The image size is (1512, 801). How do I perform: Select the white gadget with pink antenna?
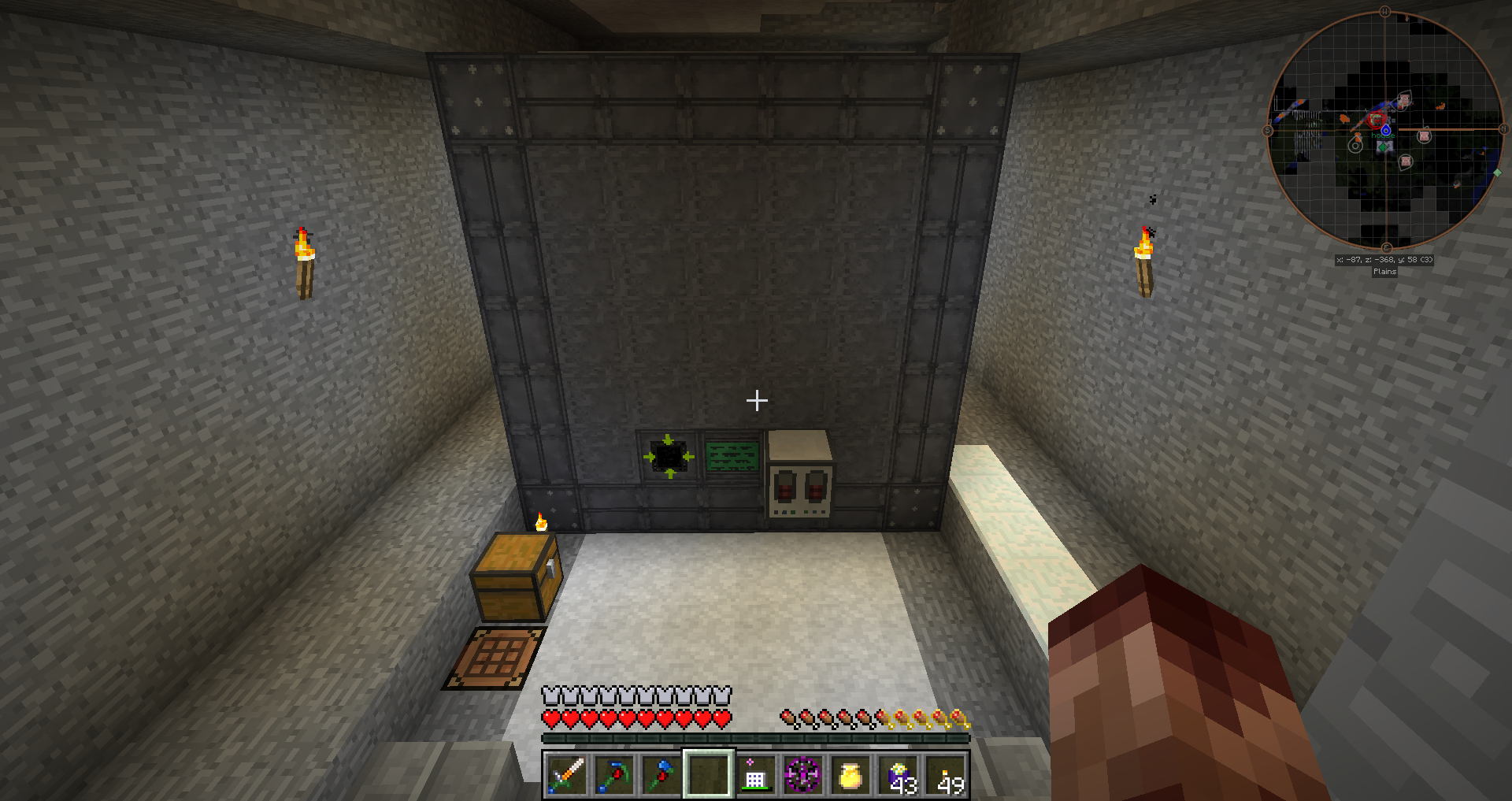click(x=754, y=775)
